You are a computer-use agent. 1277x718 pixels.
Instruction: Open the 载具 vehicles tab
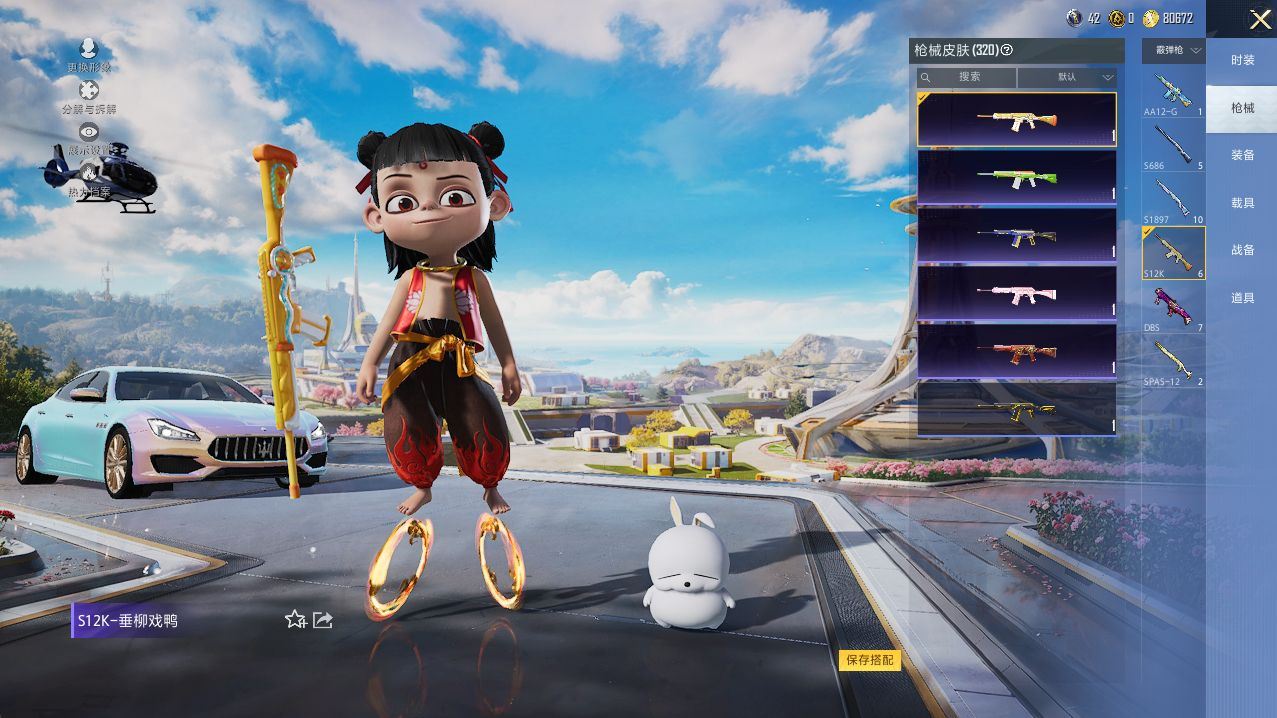coord(1242,203)
